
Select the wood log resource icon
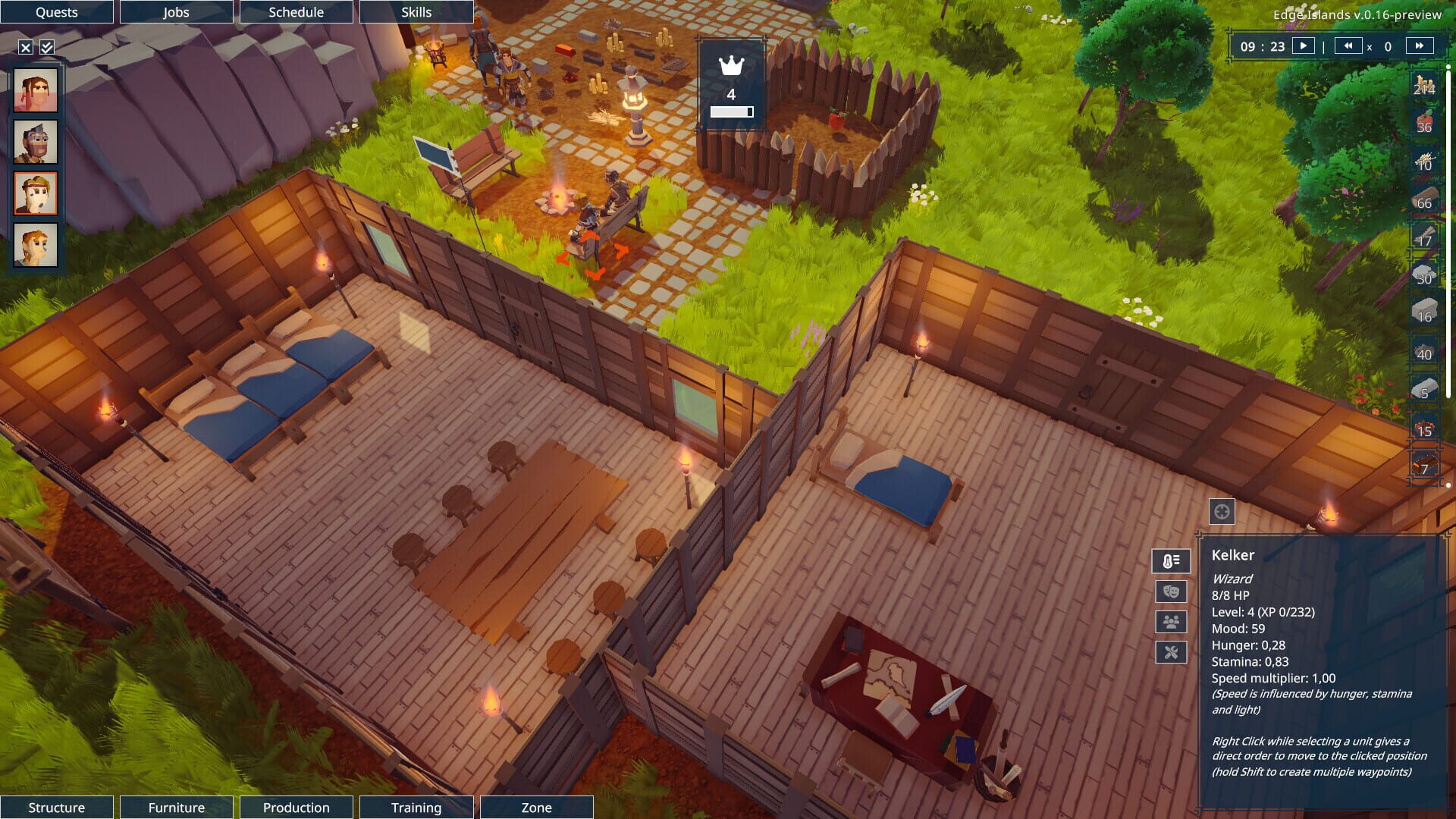[1424, 201]
